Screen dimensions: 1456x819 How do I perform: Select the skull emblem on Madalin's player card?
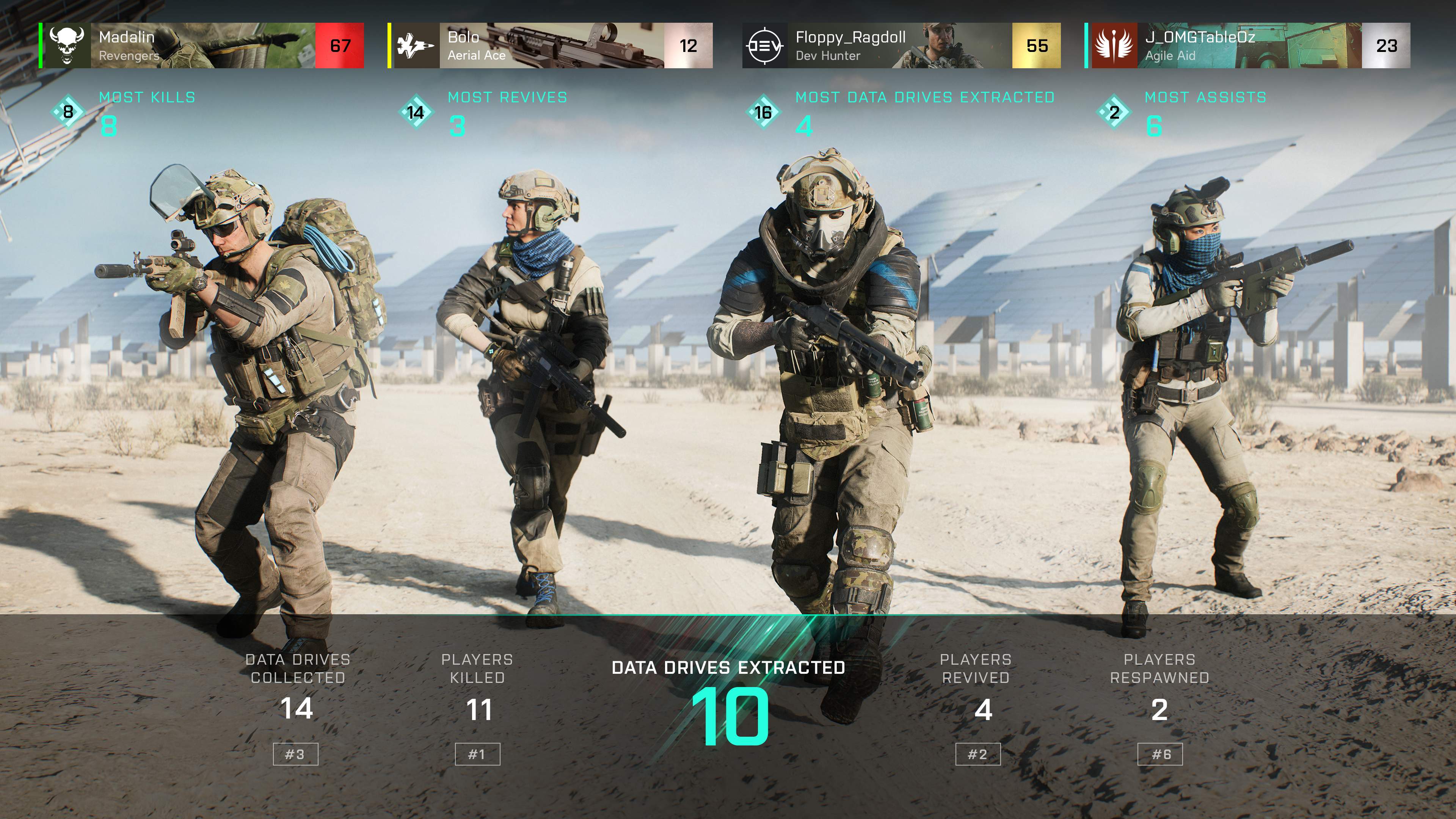[68, 45]
